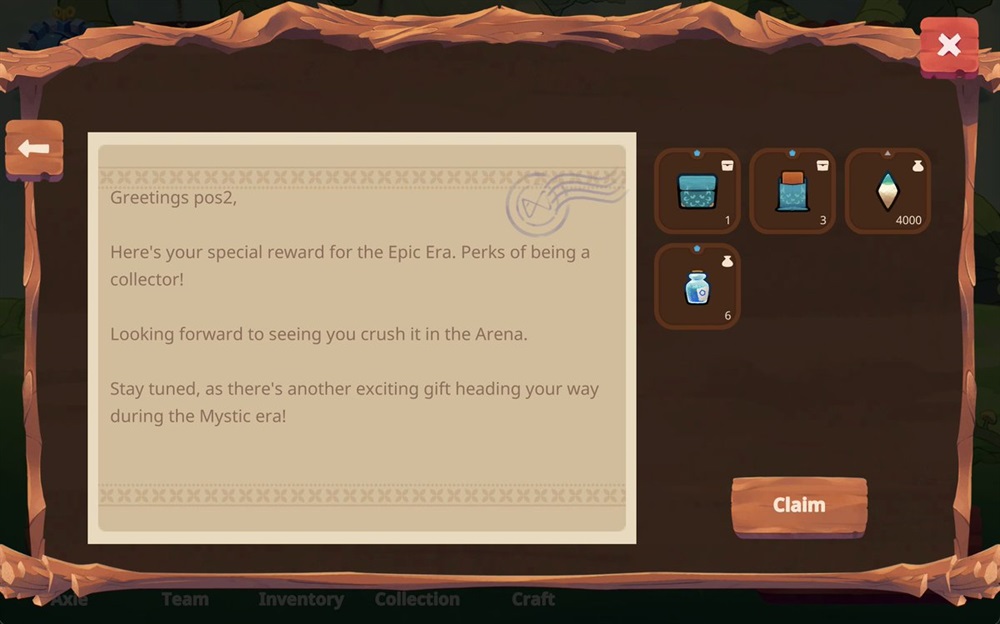Inspect the blue potion jar reward
Screen dimensions: 1000x624
coord(697,287)
